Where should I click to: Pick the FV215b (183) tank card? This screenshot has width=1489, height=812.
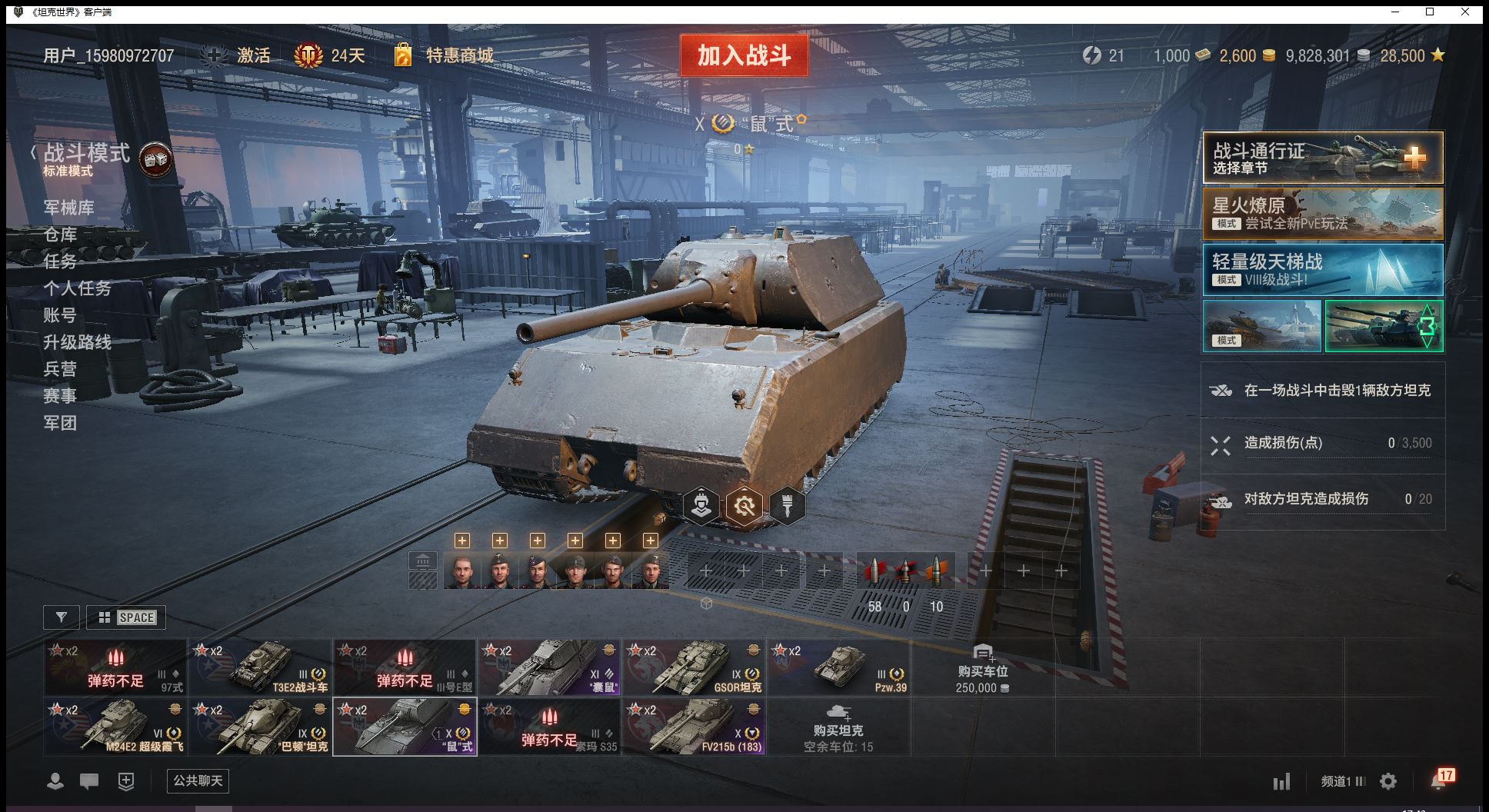click(695, 727)
